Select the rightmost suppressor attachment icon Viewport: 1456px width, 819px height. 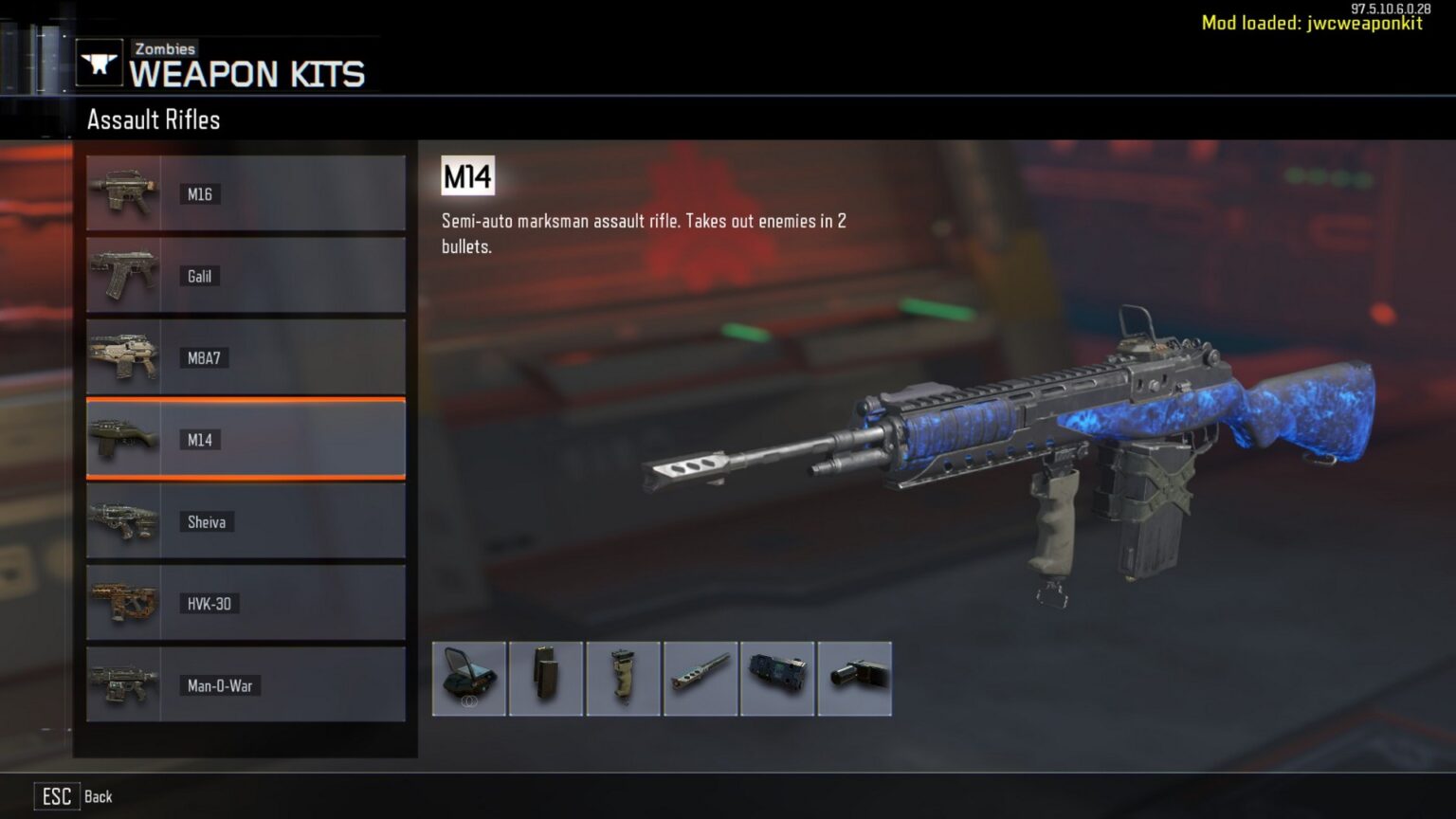854,678
